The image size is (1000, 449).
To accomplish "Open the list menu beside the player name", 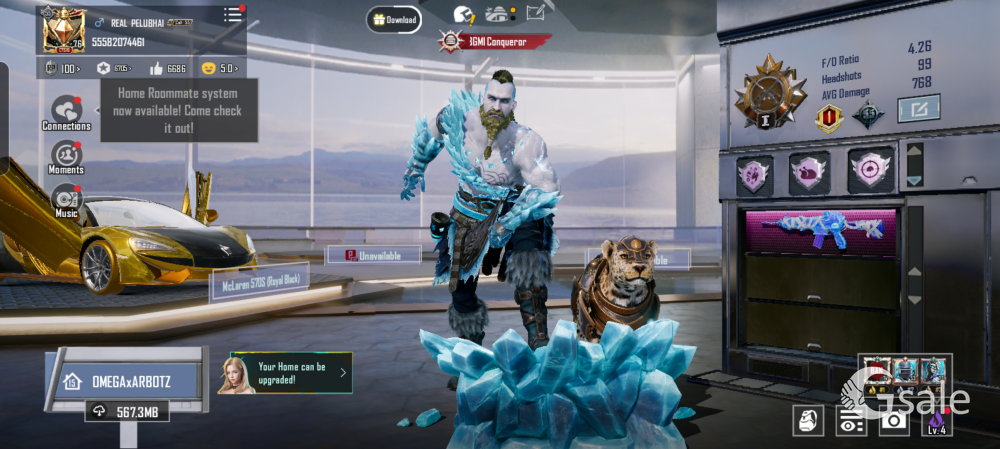I will tap(233, 15).
